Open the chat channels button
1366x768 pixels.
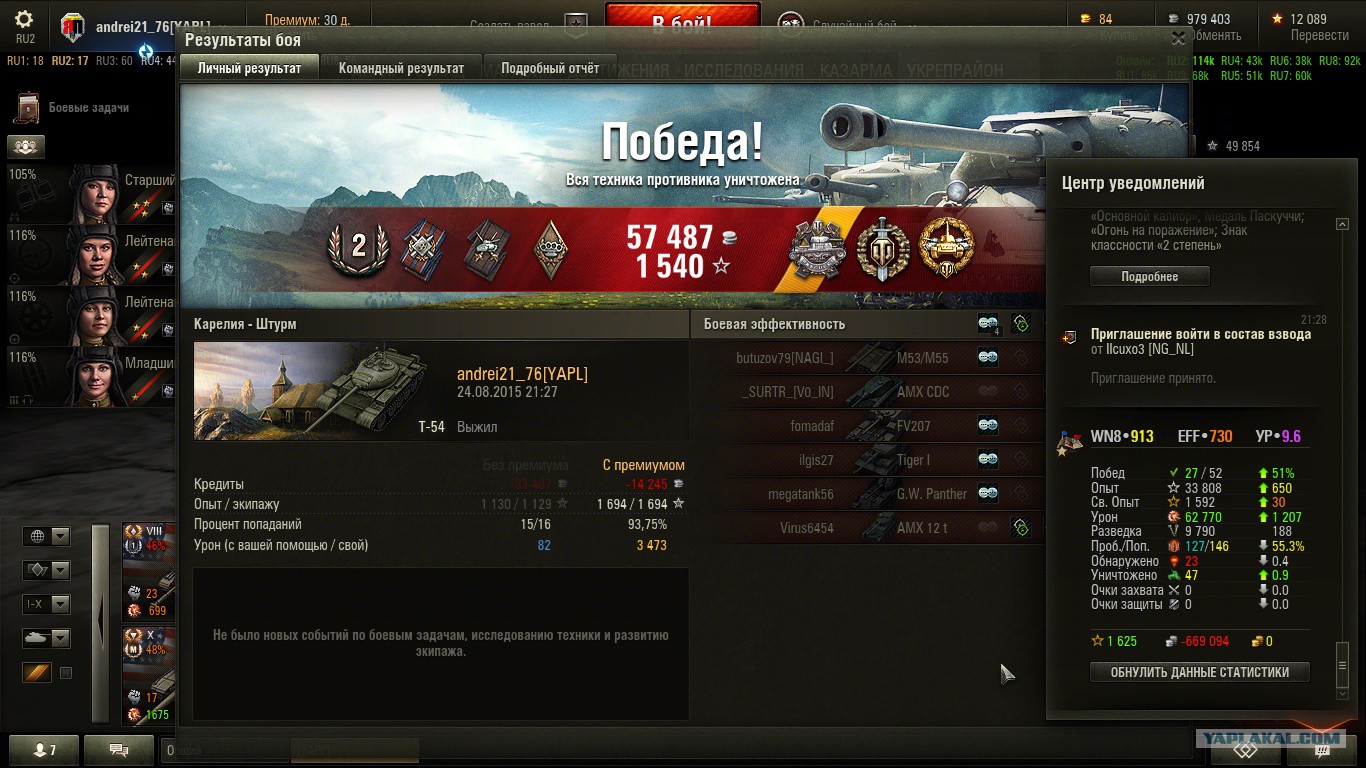point(119,749)
